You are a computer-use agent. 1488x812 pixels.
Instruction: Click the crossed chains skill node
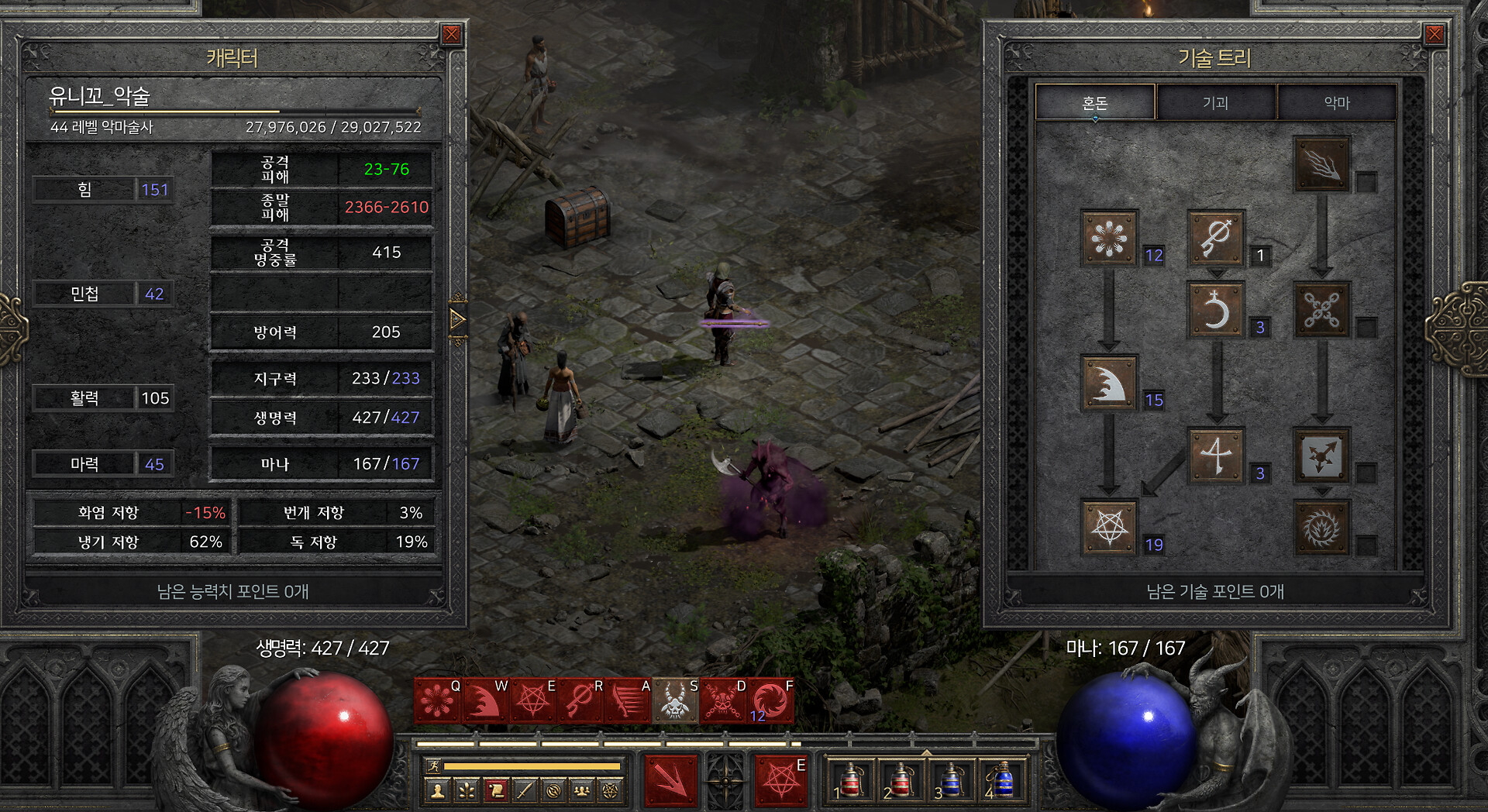1321,310
